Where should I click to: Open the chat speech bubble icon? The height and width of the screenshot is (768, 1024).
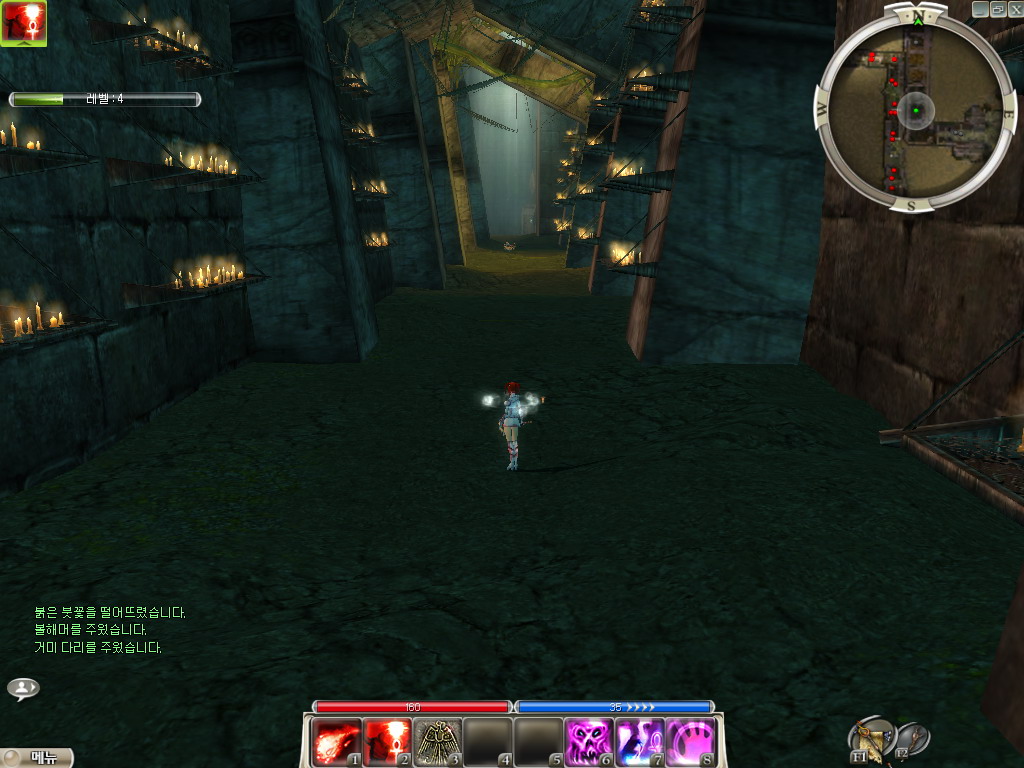click(23, 688)
